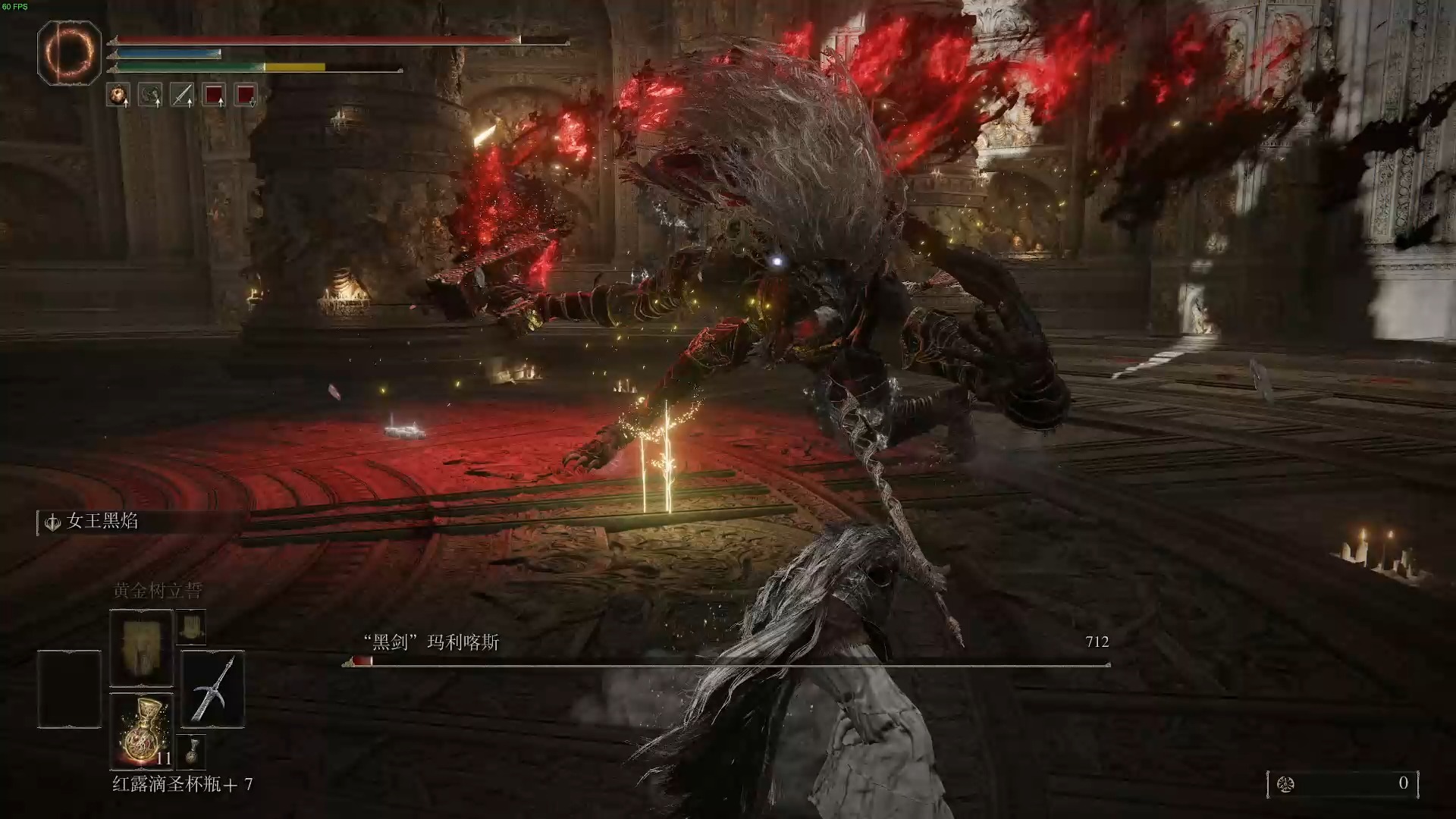Choose the small next-item flask slot

click(x=190, y=751)
